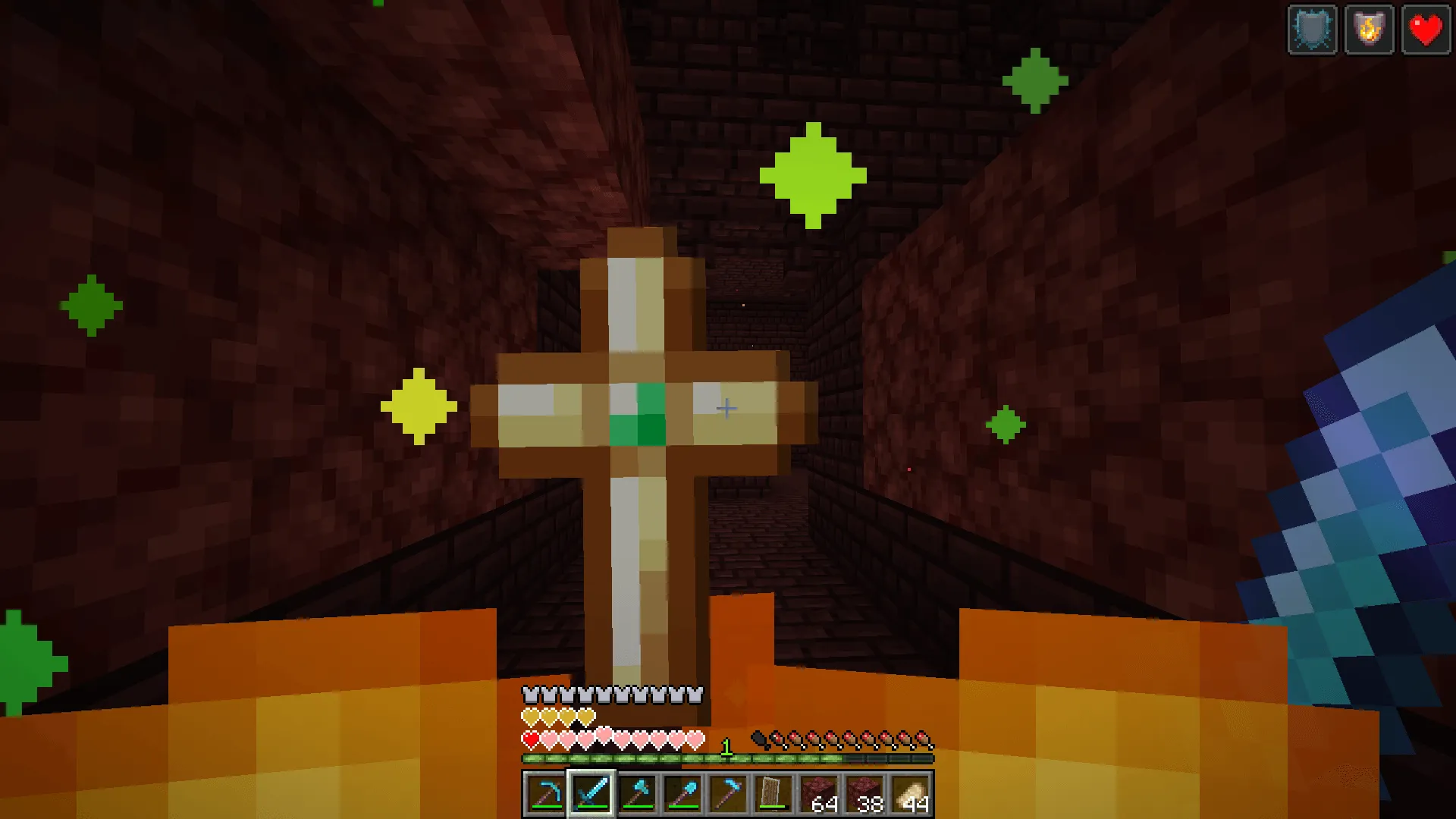Click the crosshair at screen center
The width and height of the screenshot is (1456, 819).
725,408
